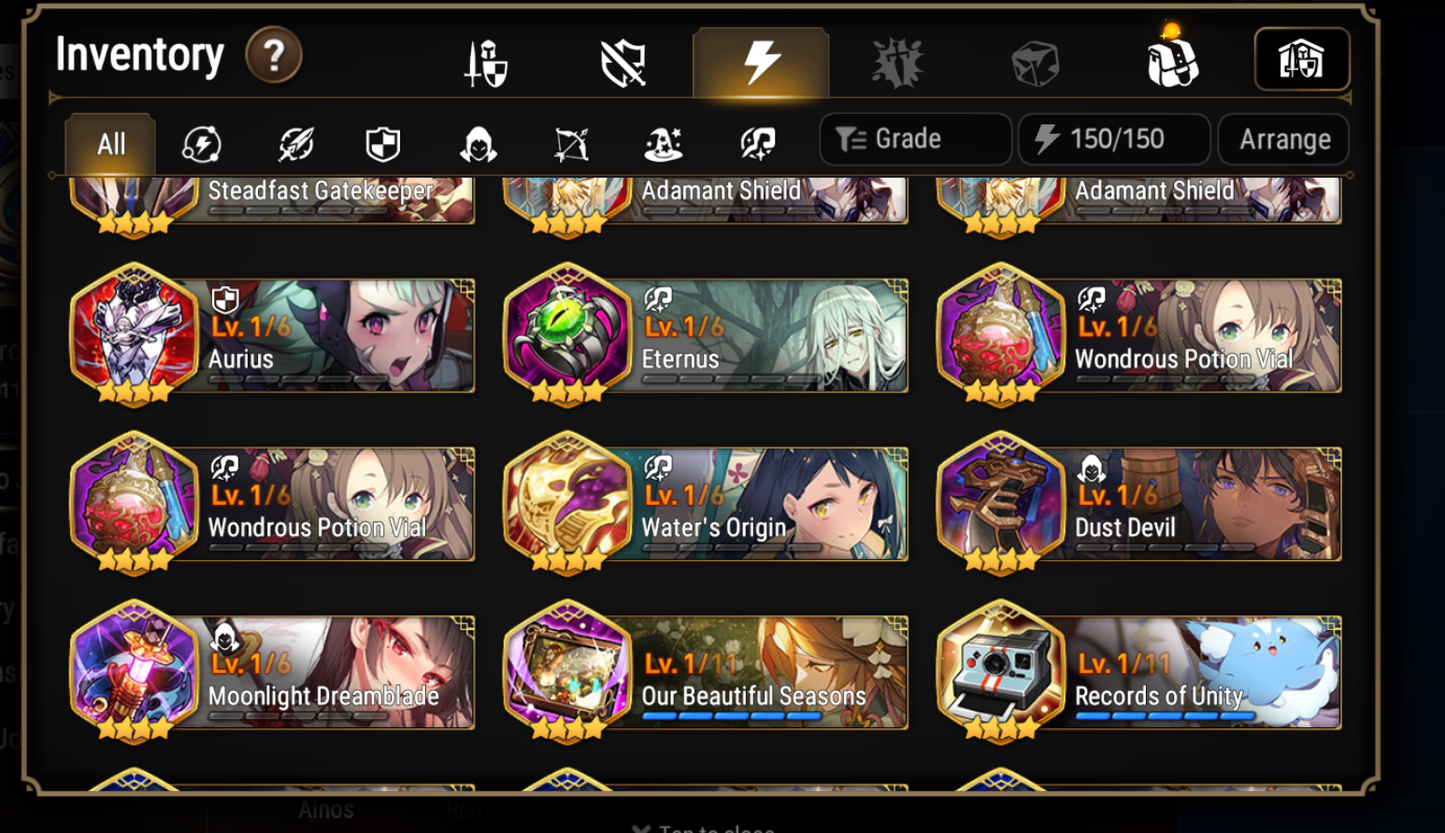Filter artifacts by Warrior class sword icon
Viewport: 1445px width, 833px height.
pos(293,143)
